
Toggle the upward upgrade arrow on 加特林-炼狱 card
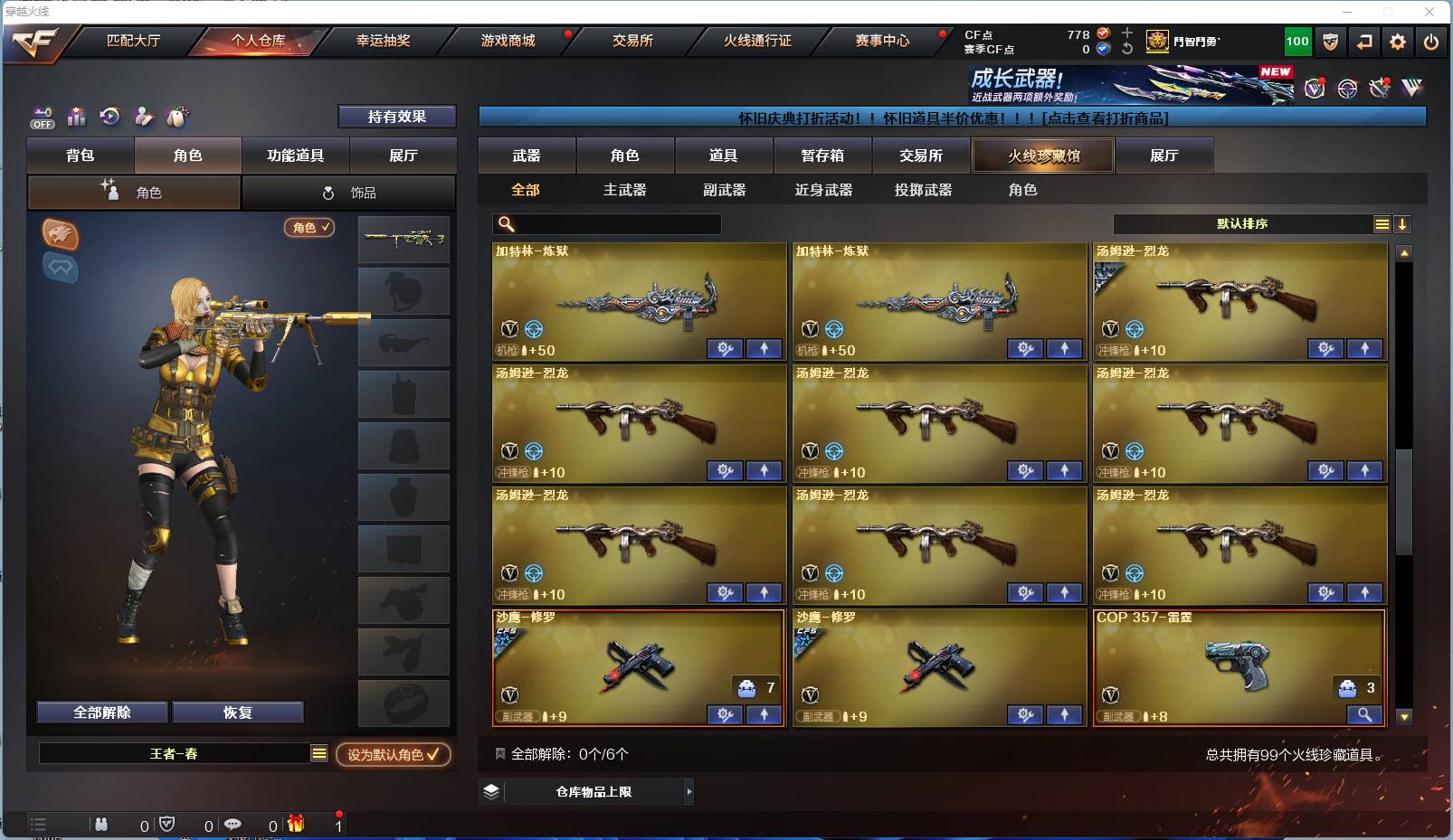[x=764, y=348]
